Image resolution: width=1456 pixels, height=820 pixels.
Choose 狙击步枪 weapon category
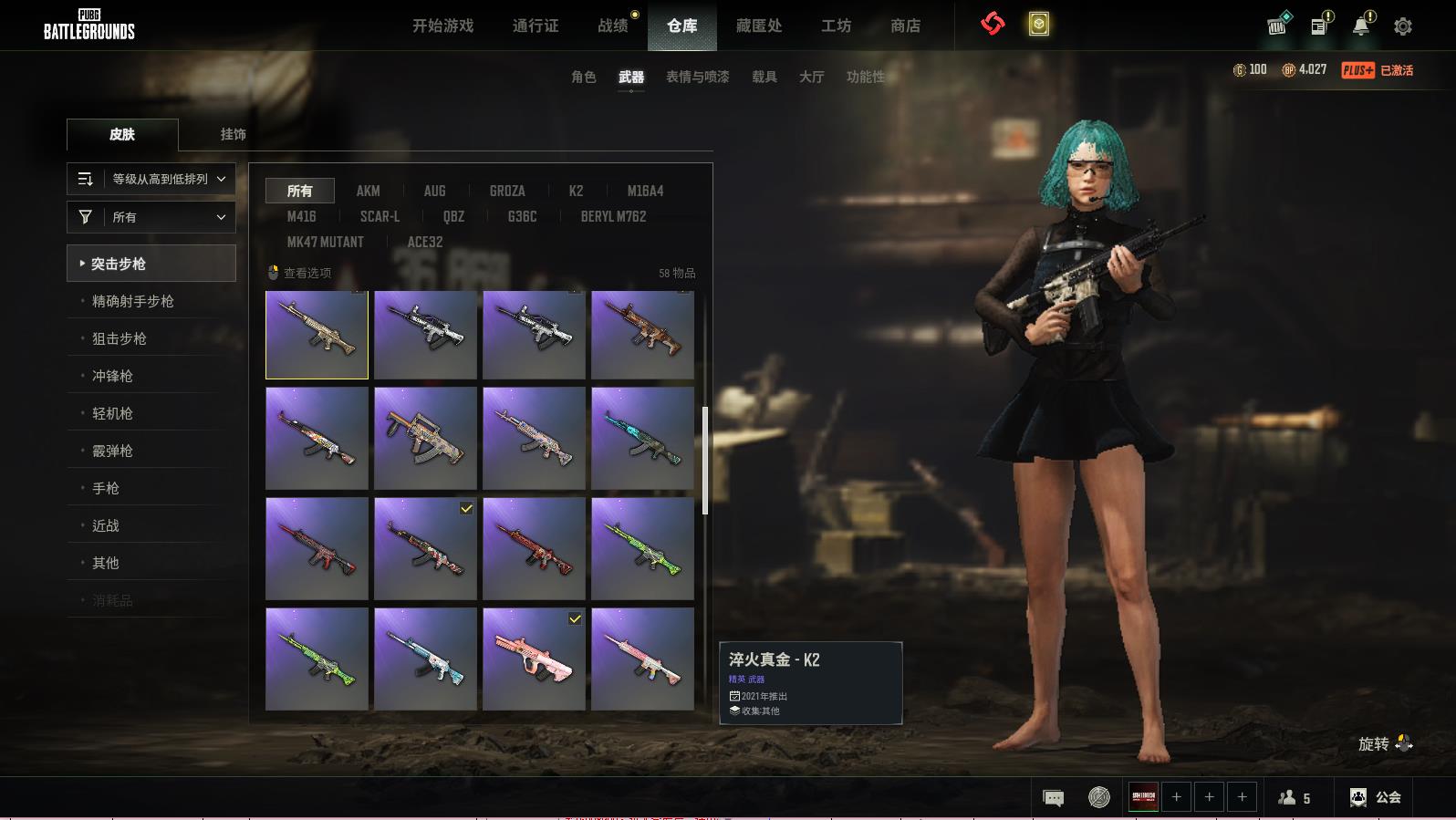coord(120,338)
